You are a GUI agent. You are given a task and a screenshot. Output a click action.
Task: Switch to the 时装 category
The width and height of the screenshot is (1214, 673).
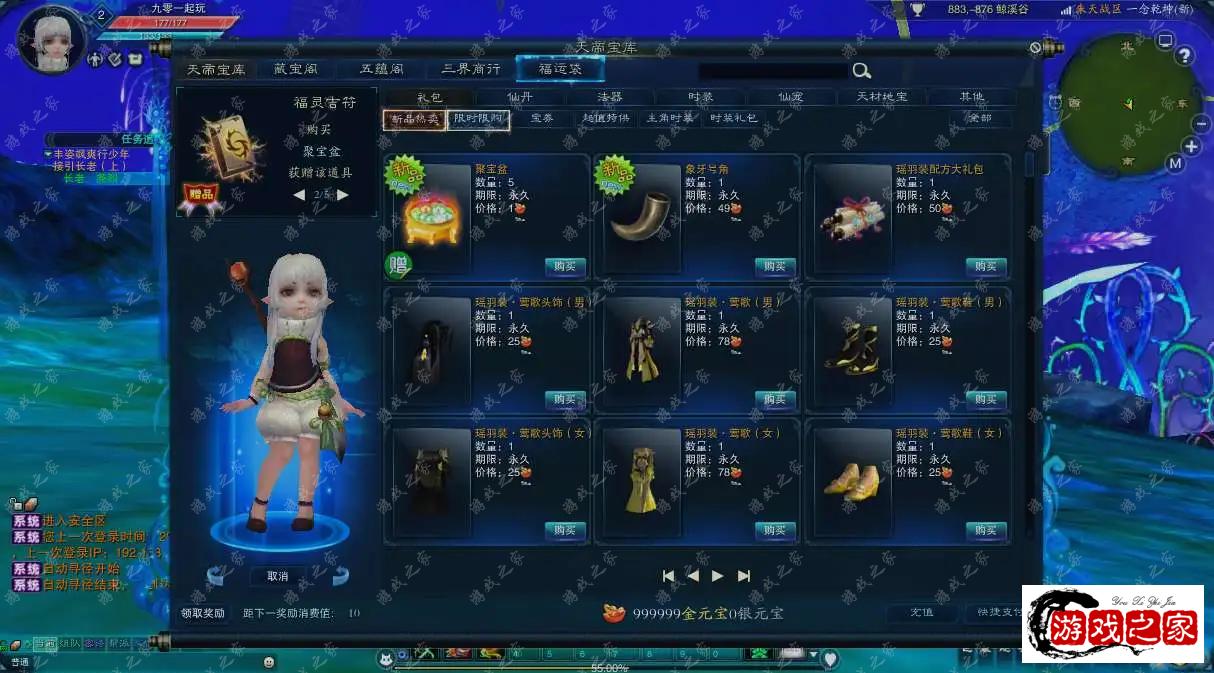[700, 97]
